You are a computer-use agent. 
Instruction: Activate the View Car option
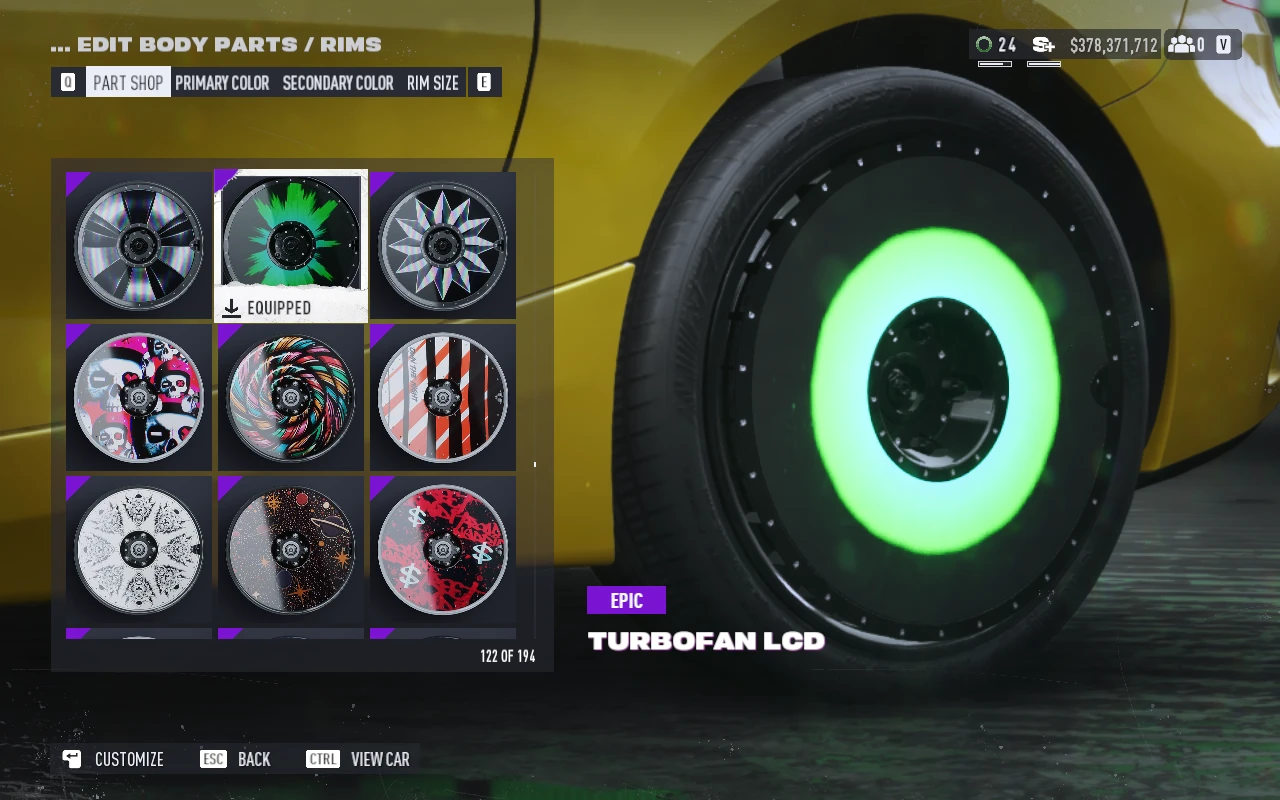[358, 759]
